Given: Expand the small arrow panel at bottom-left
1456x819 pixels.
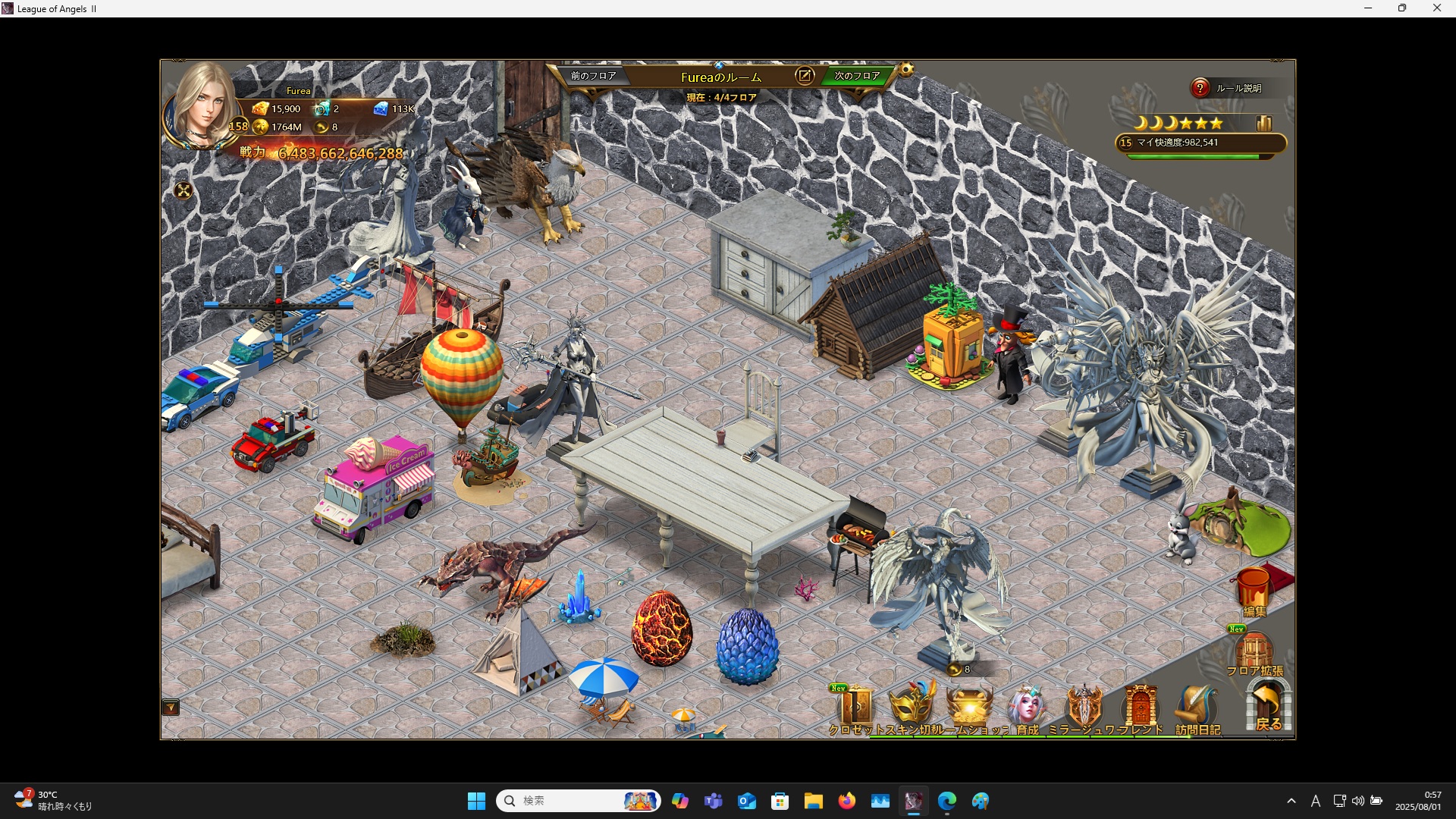Looking at the screenshot, I should 171,708.
